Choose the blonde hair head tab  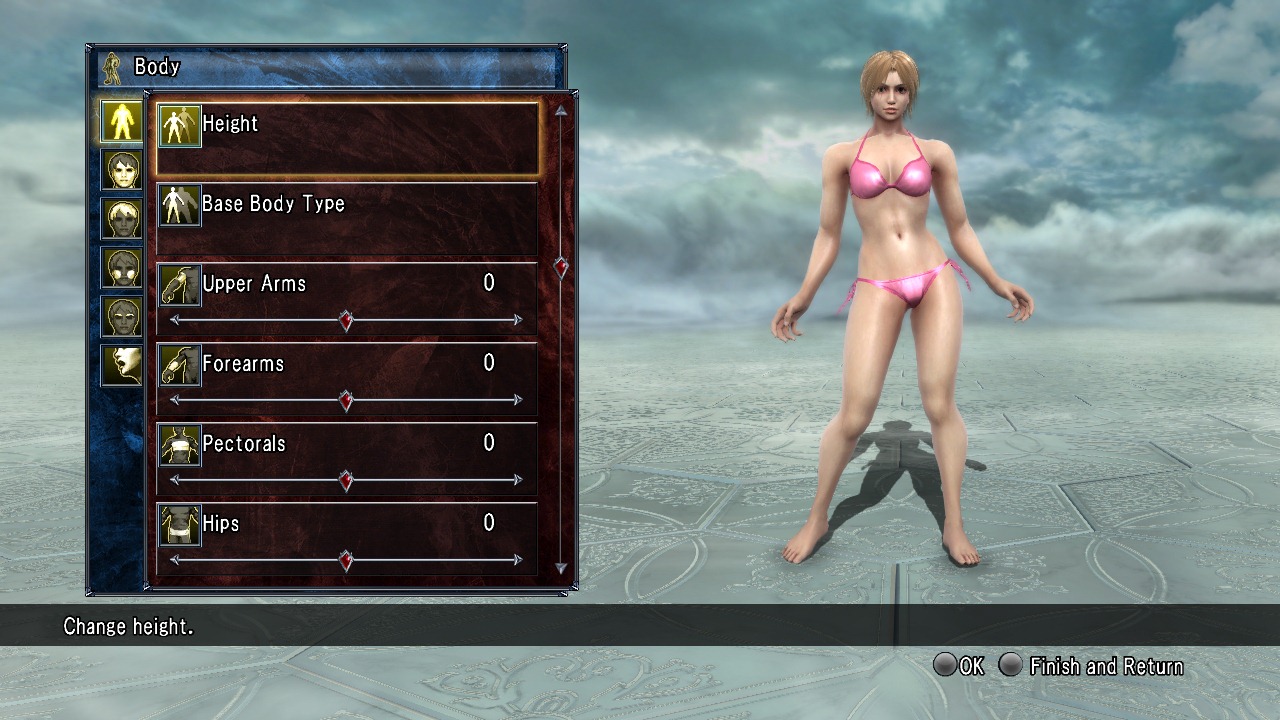(121, 219)
